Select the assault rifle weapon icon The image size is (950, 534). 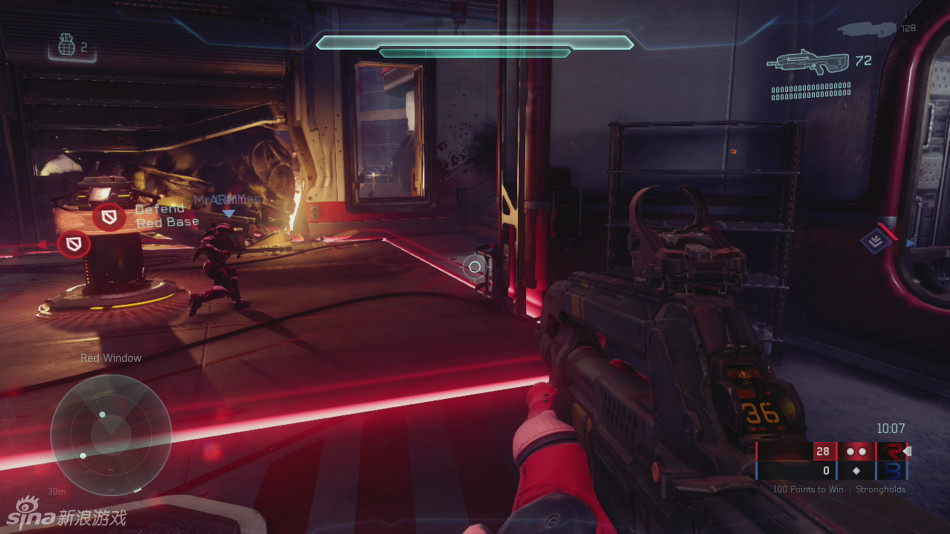808,62
